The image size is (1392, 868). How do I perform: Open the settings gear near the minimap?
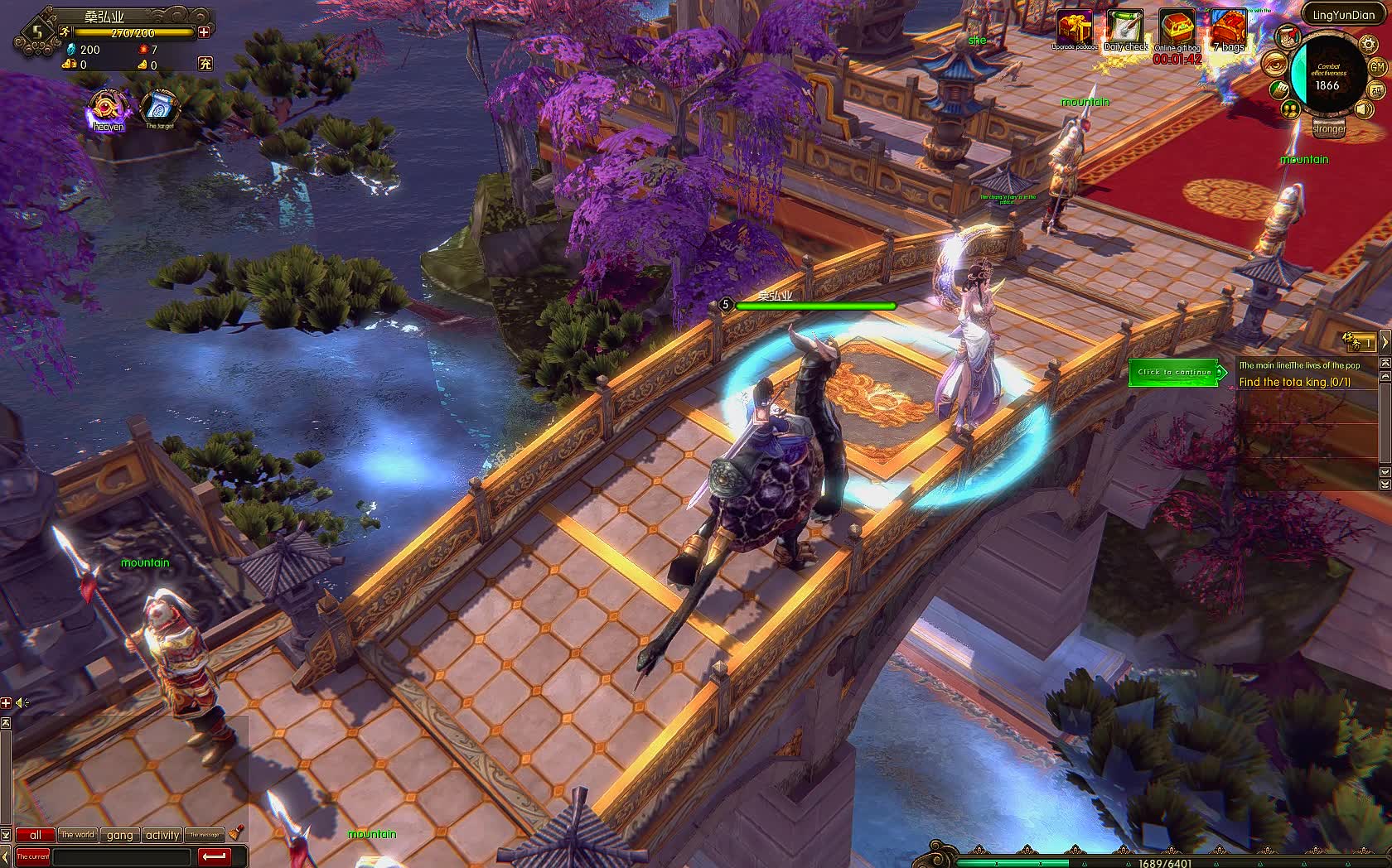coord(1367,45)
